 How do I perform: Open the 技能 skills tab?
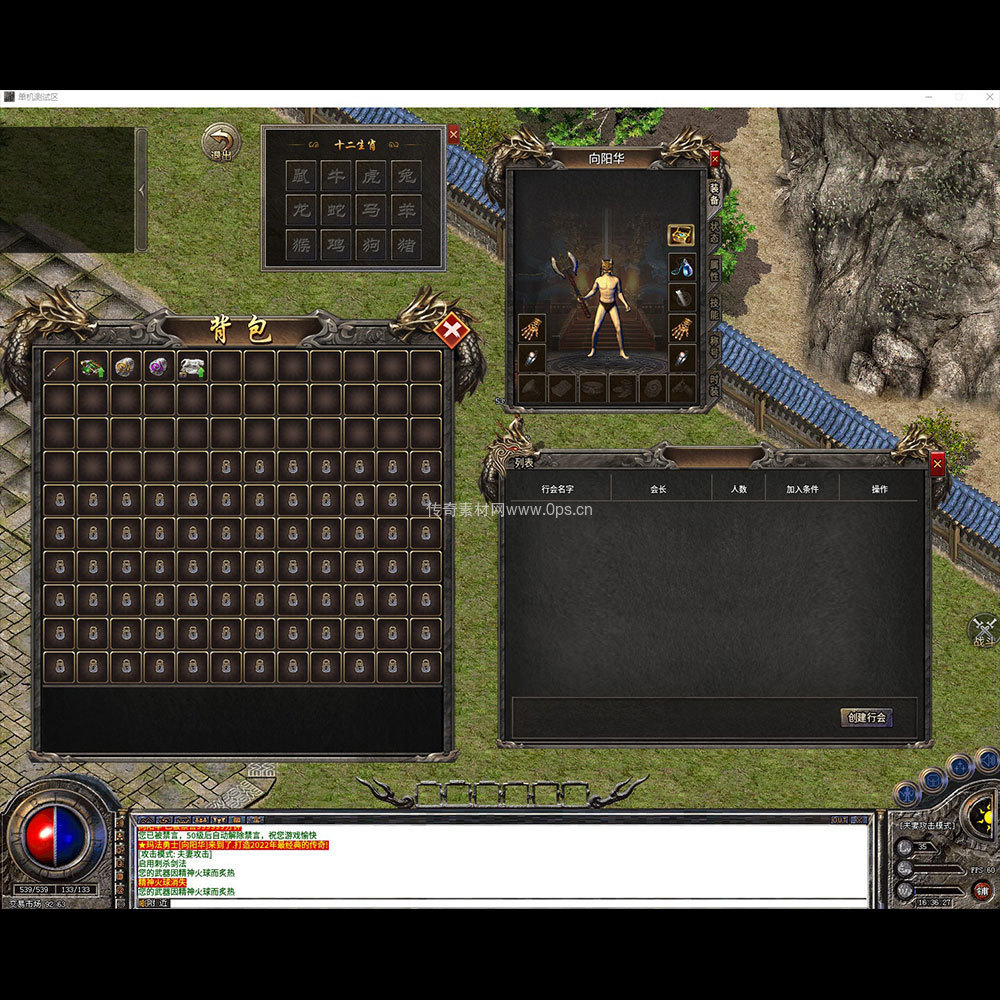pos(714,307)
